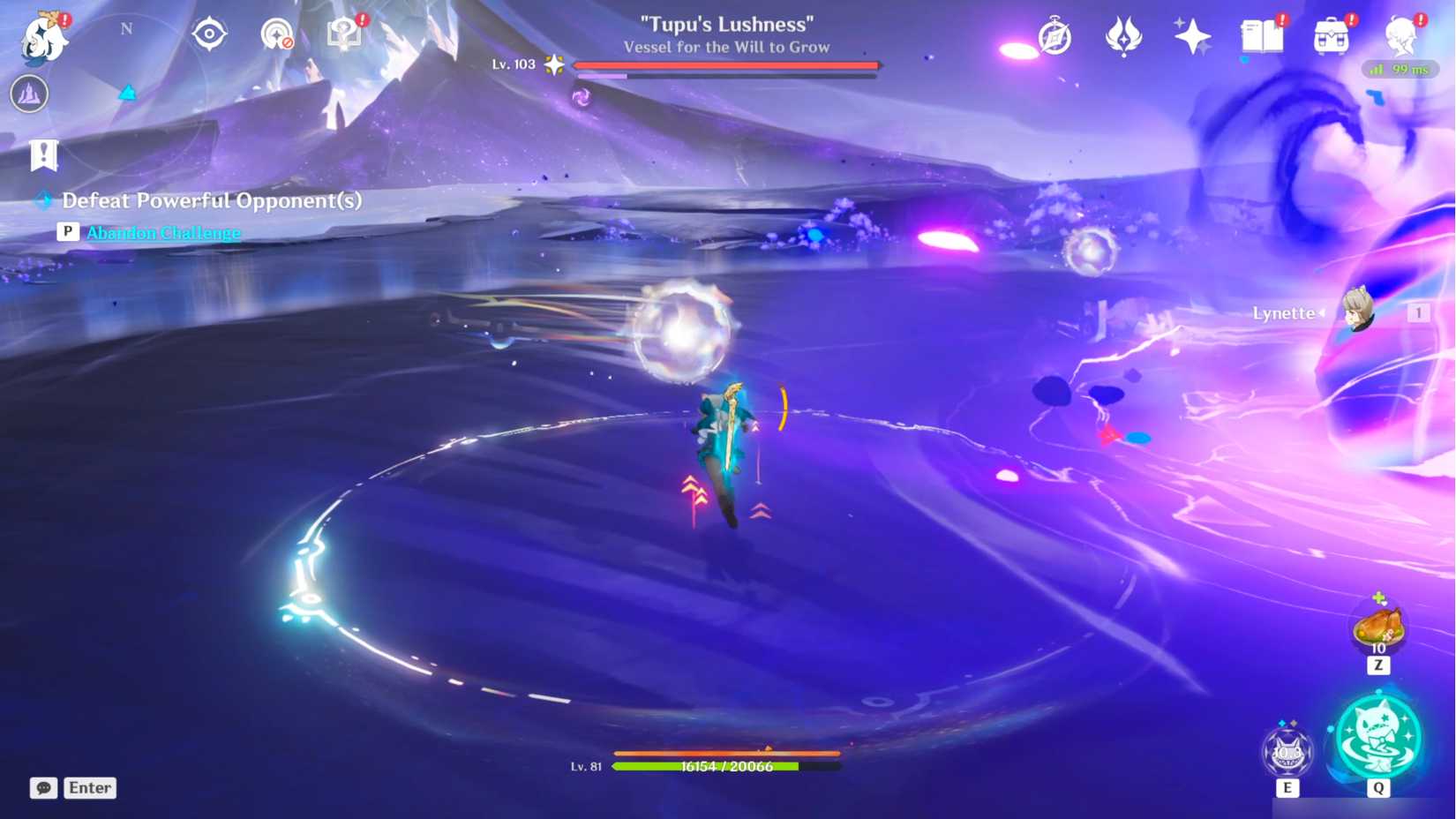This screenshot has height=819, width=1456.
Task: Collapse the quest tracker banner icon
Action: pyautogui.click(x=44, y=154)
